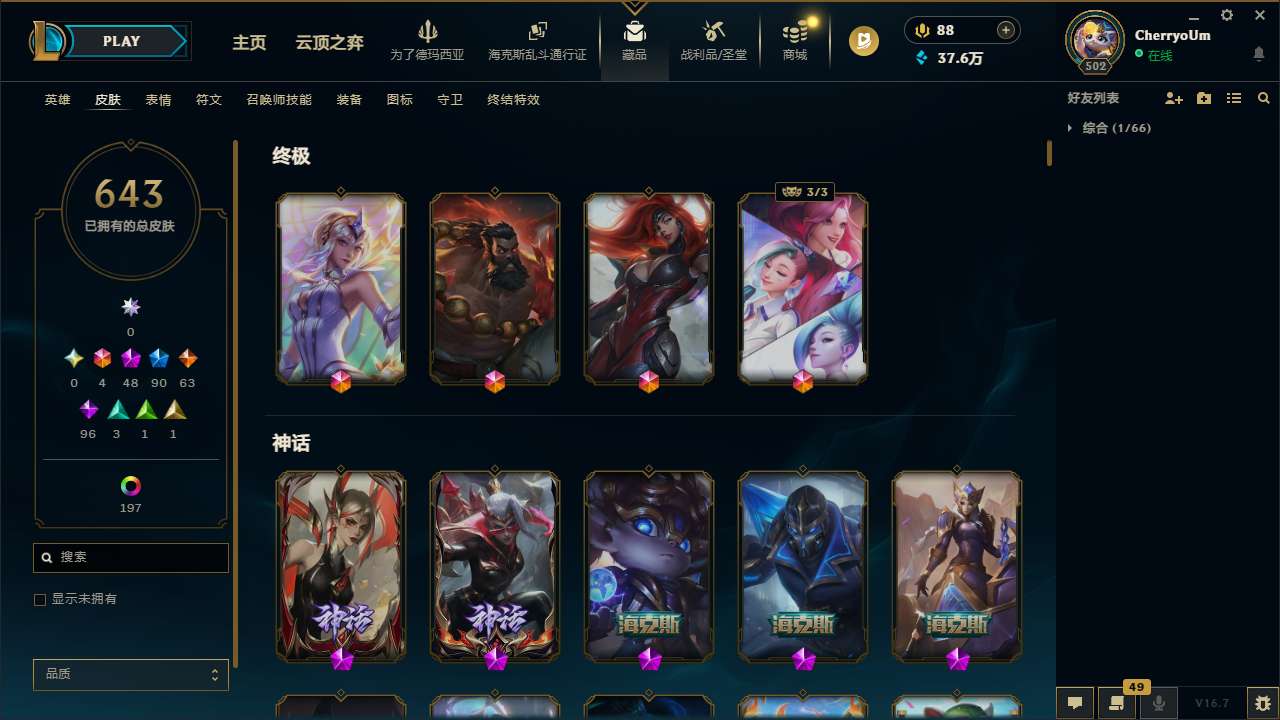Viewport: 1280px width, 720px height.
Task: Expand the 品质 quality dropdown
Action: tap(130, 674)
